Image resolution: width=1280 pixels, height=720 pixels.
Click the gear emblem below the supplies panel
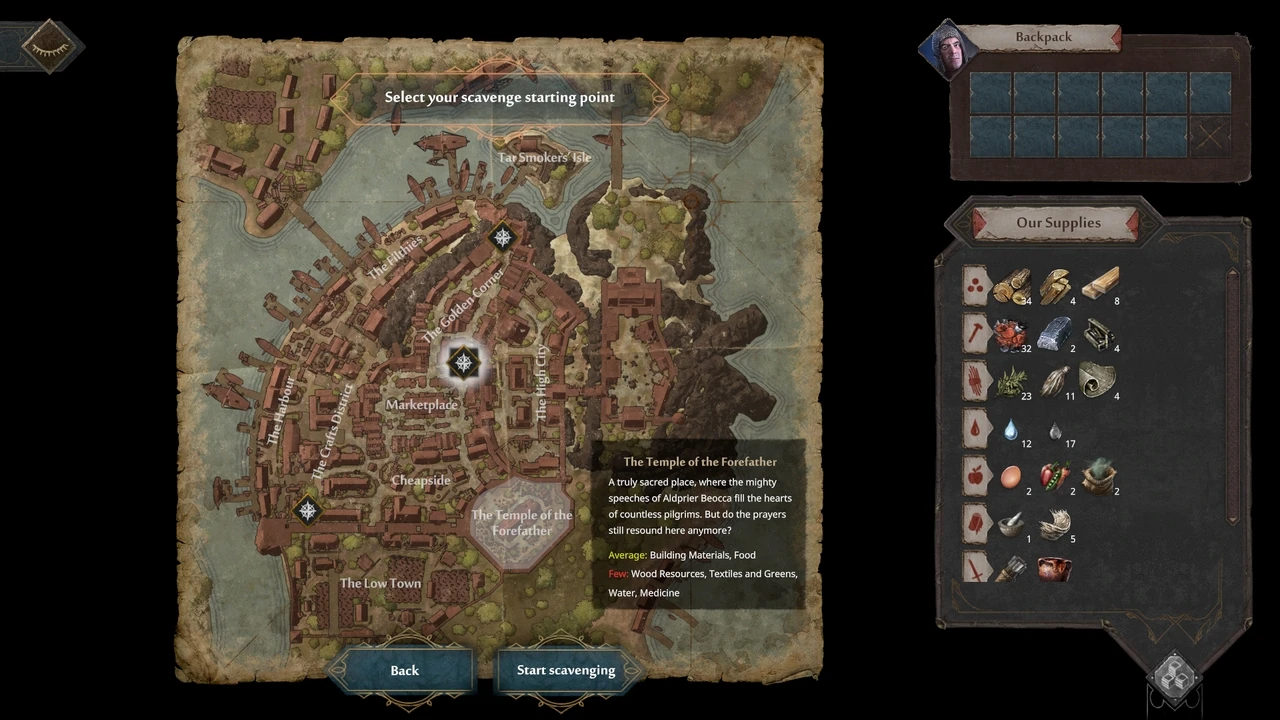(1174, 678)
